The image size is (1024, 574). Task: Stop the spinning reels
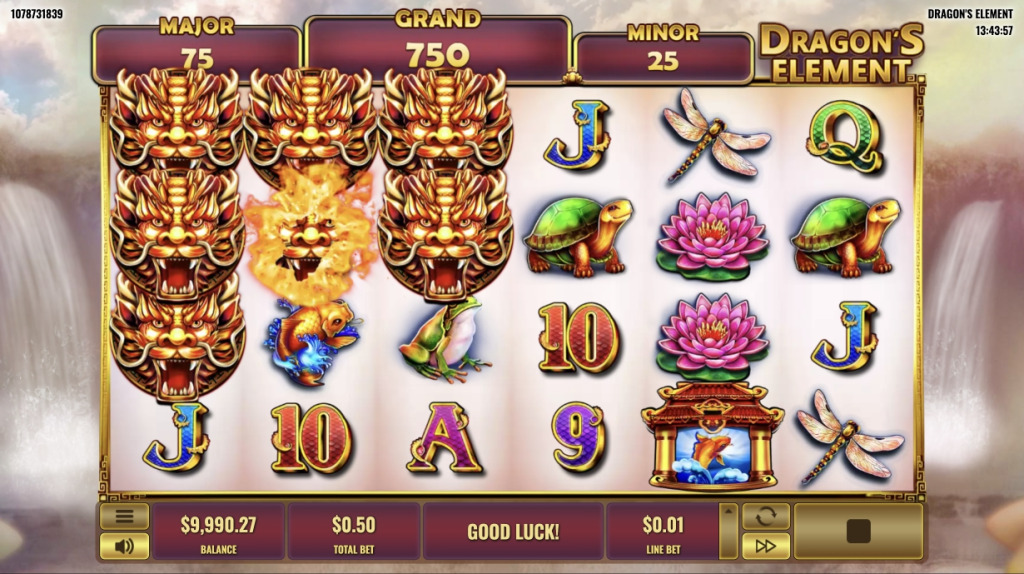tap(858, 531)
